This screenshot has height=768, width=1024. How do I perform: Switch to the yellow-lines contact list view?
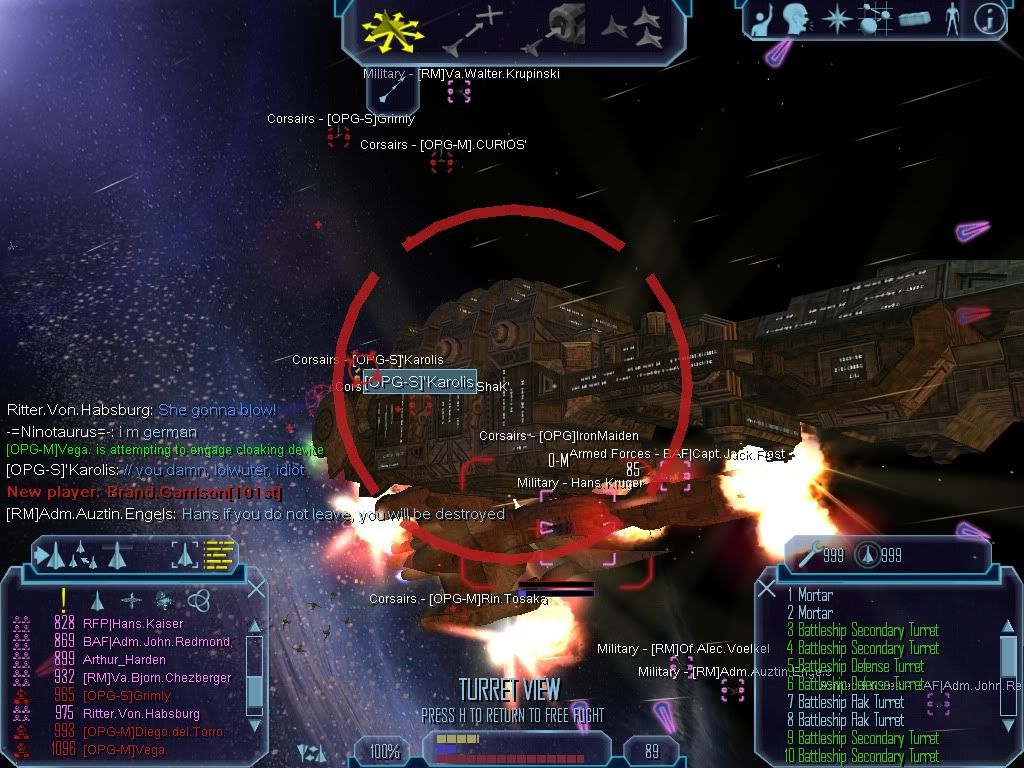point(218,554)
